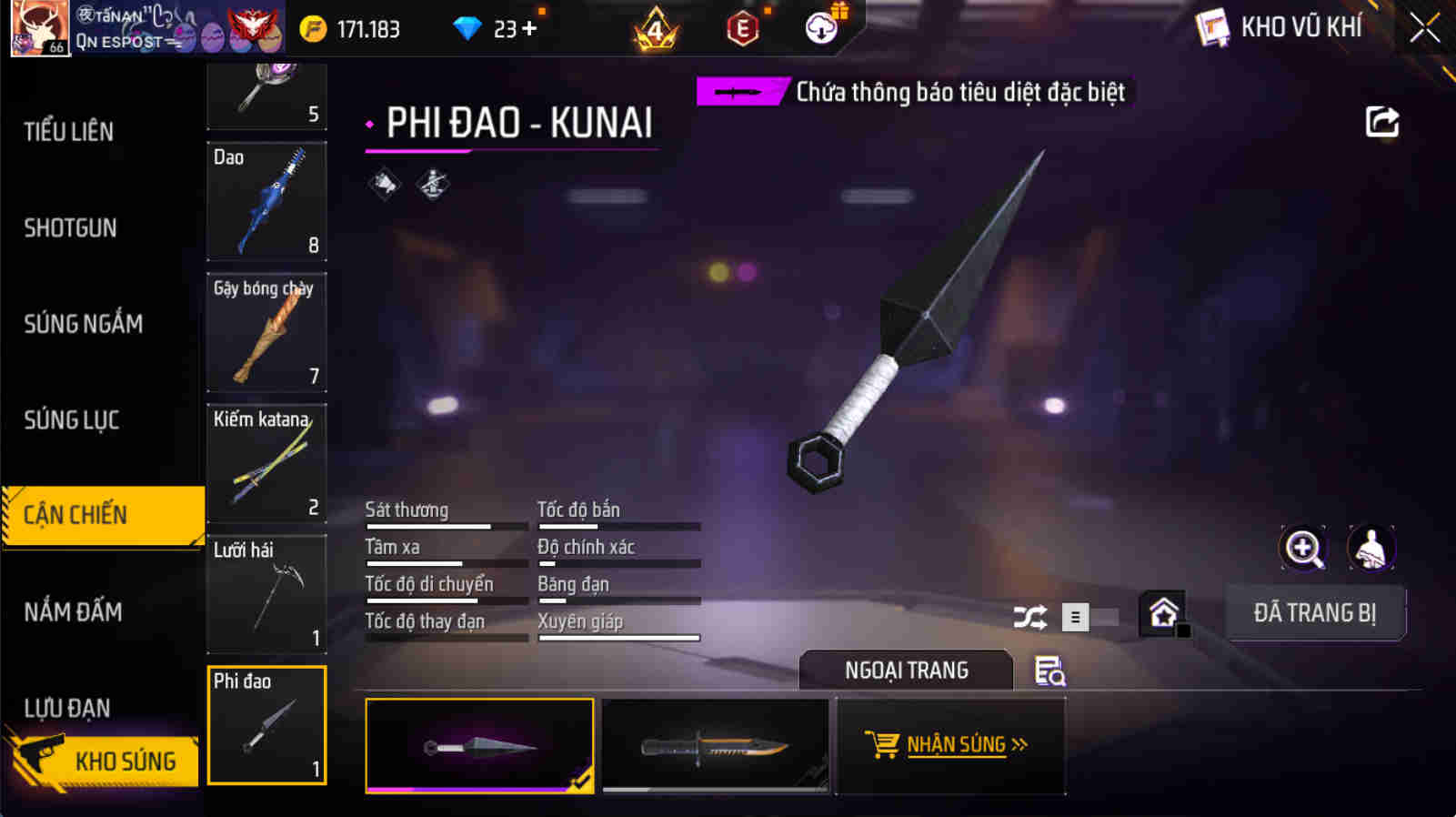
Task: Switch to the NGOẠI TRANG tab
Action: [904, 671]
